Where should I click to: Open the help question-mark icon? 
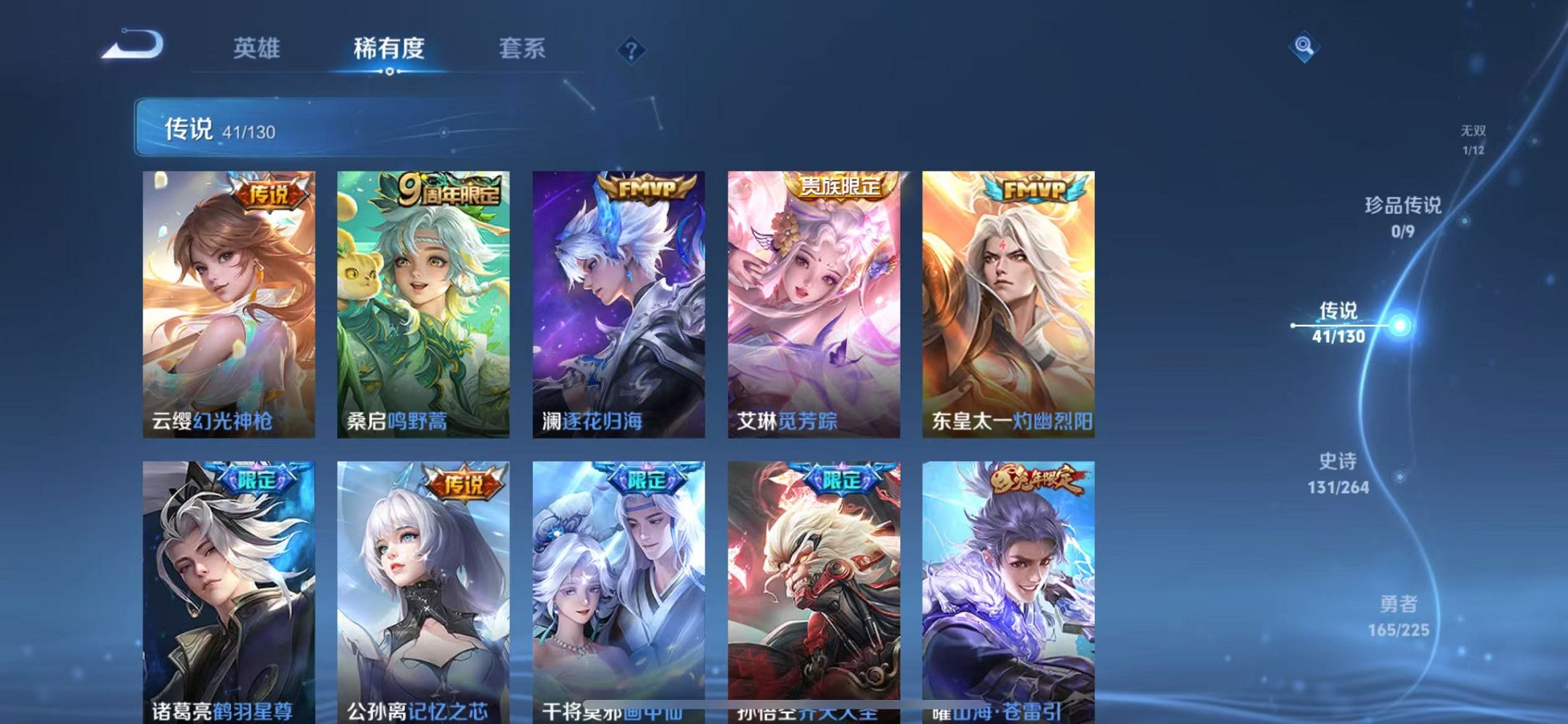[x=631, y=50]
